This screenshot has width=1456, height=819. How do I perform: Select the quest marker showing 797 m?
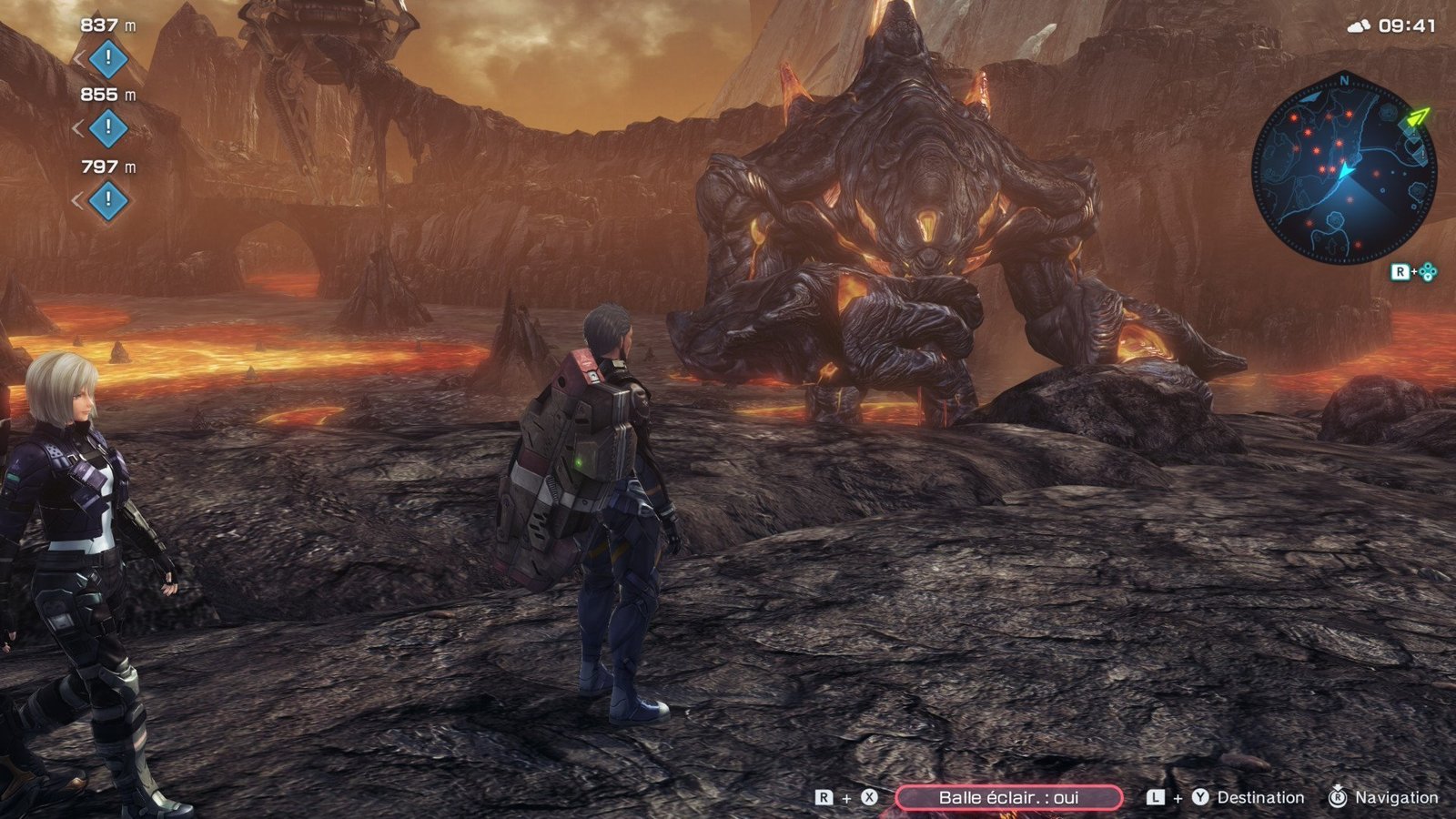pos(107,199)
